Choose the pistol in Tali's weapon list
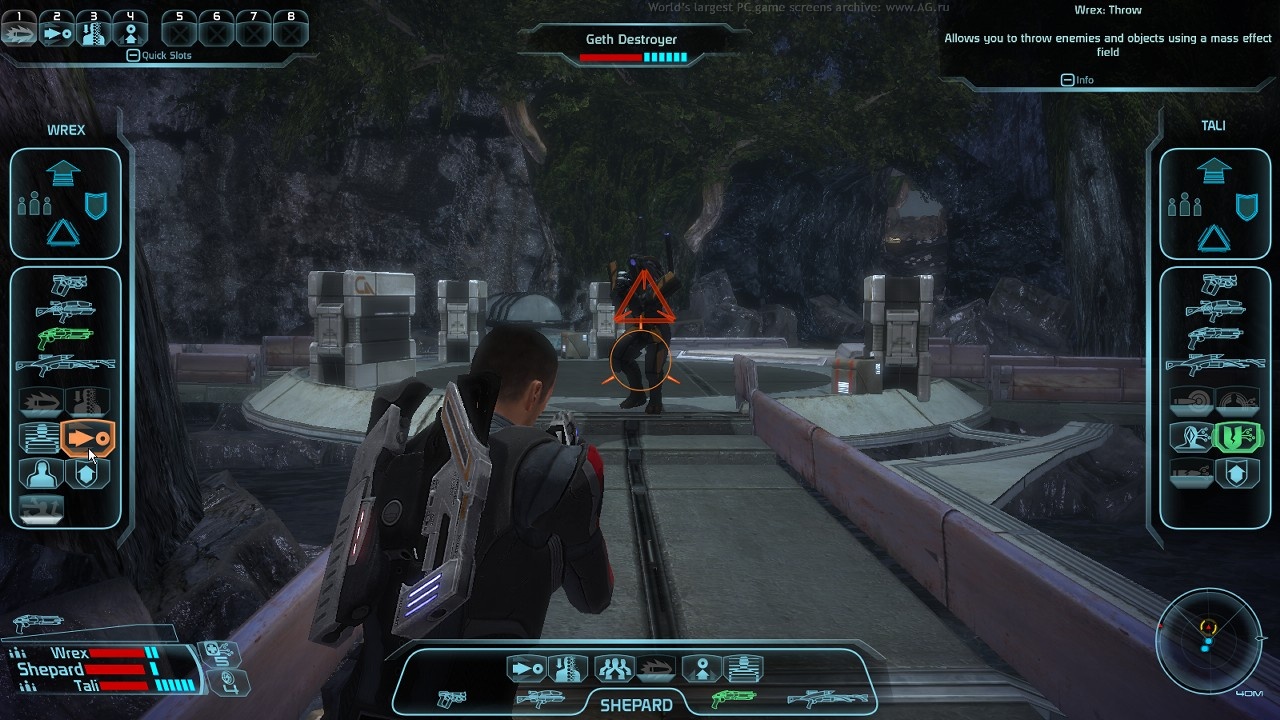1280x720 pixels. click(1218, 285)
